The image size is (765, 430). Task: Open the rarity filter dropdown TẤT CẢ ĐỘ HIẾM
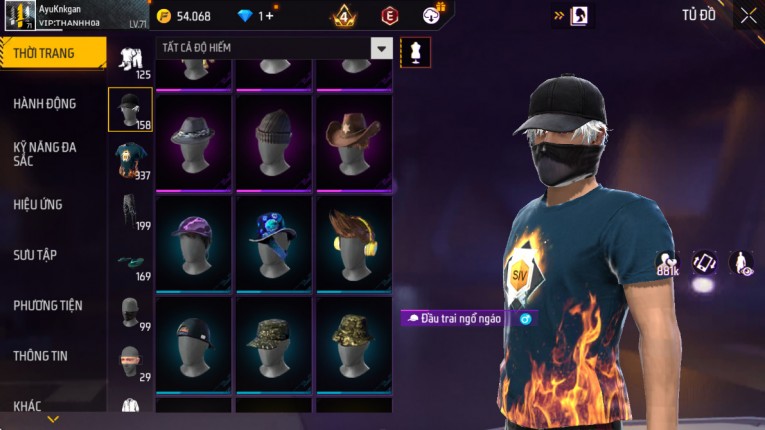(x=381, y=48)
